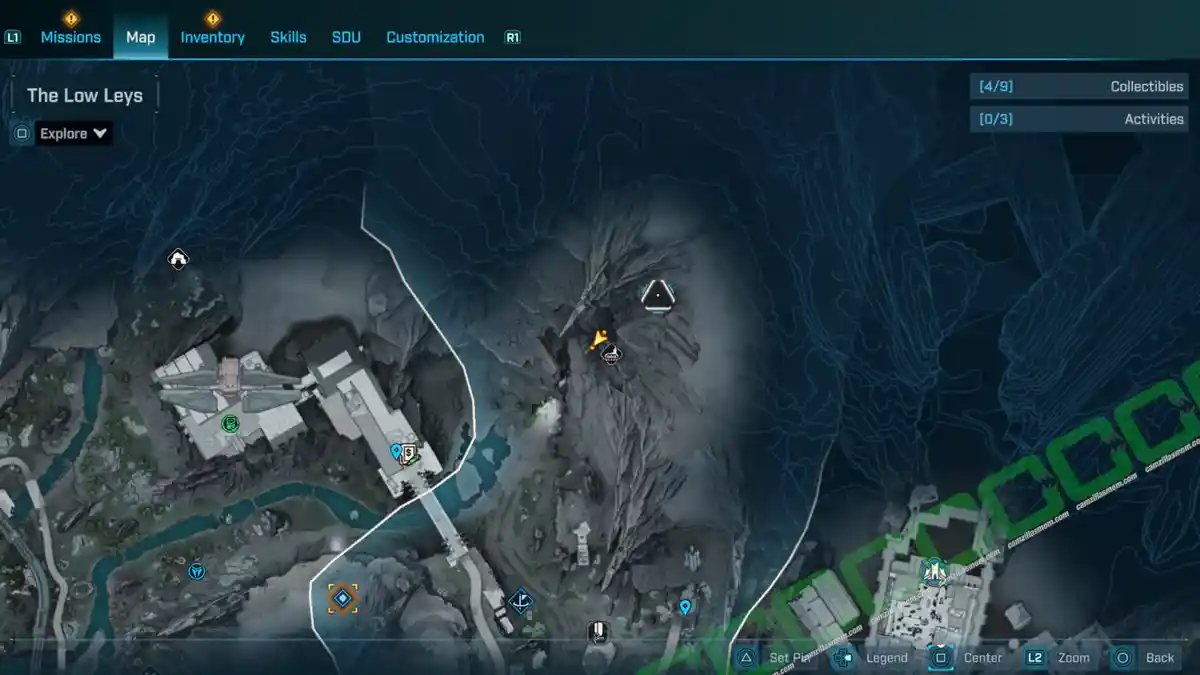The width and height of the screenshot is (1200, 675).
Task: Click the Back option
Action: coord(1146,657)
